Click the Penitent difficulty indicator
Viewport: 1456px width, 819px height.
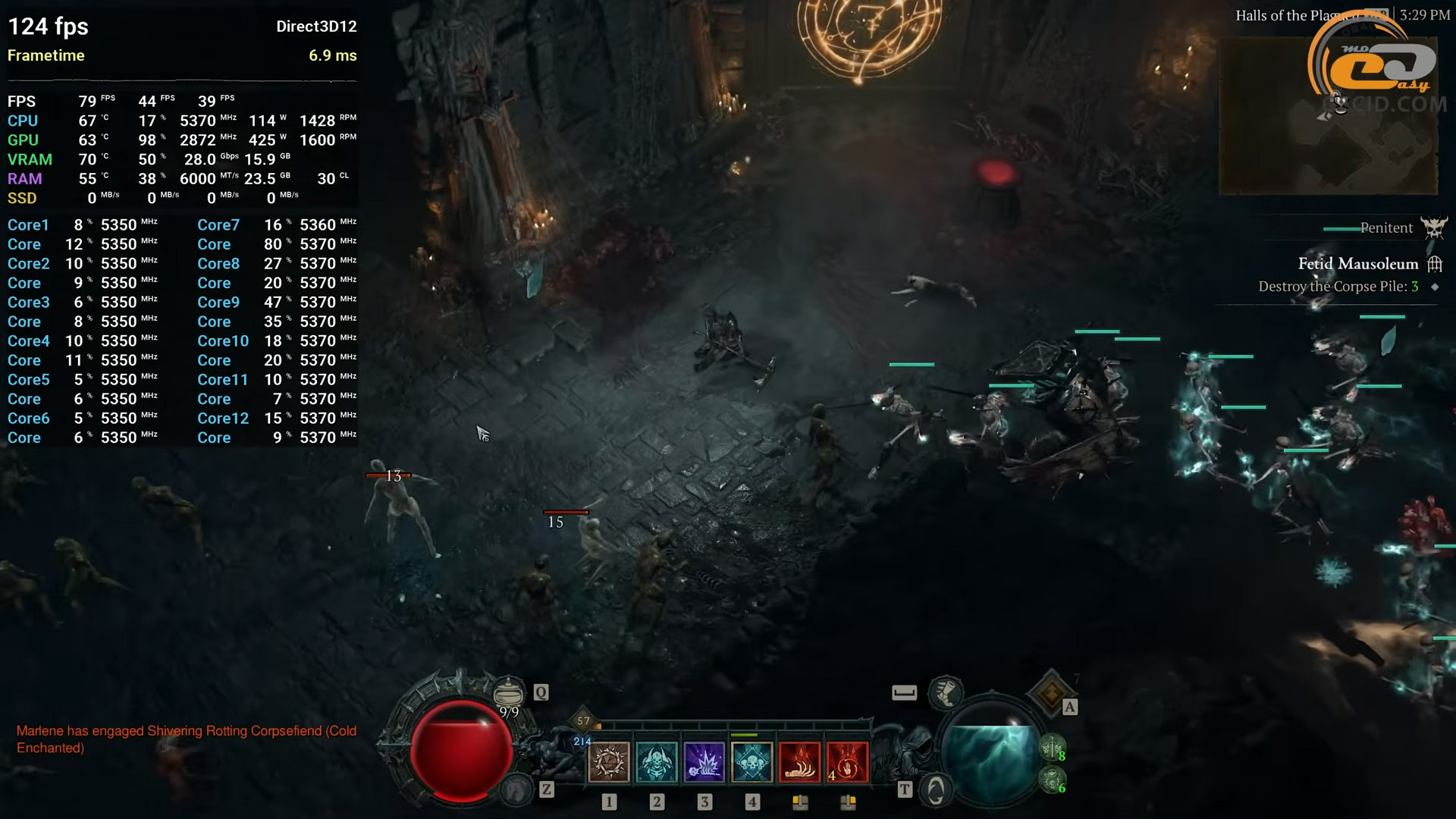(x=1386, y=227)
